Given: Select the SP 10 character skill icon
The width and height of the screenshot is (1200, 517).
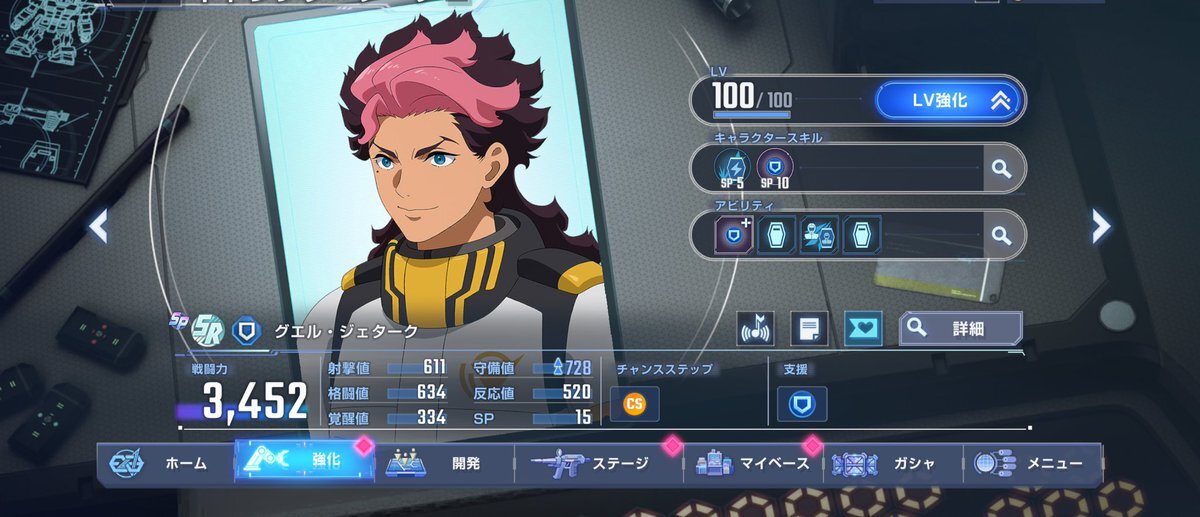Looking at the screenshot, I should [x=774, y=167].
